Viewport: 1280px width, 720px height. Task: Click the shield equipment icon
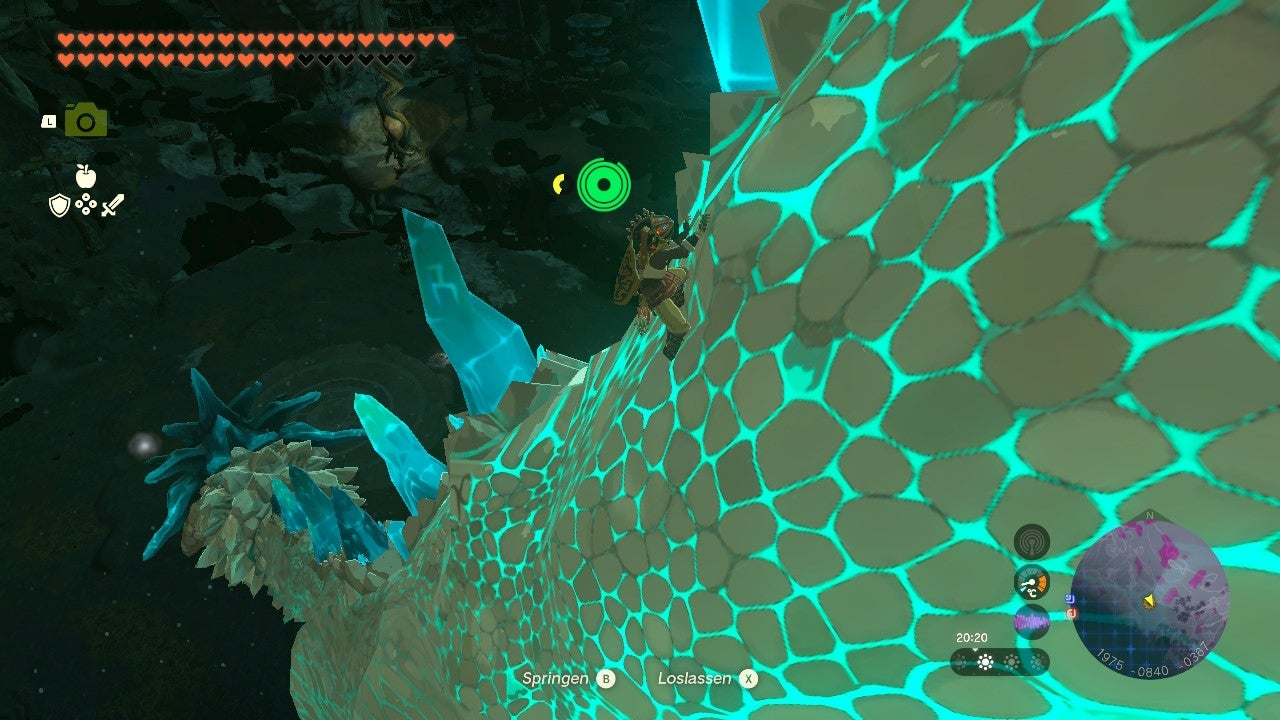tap(59, 205)
